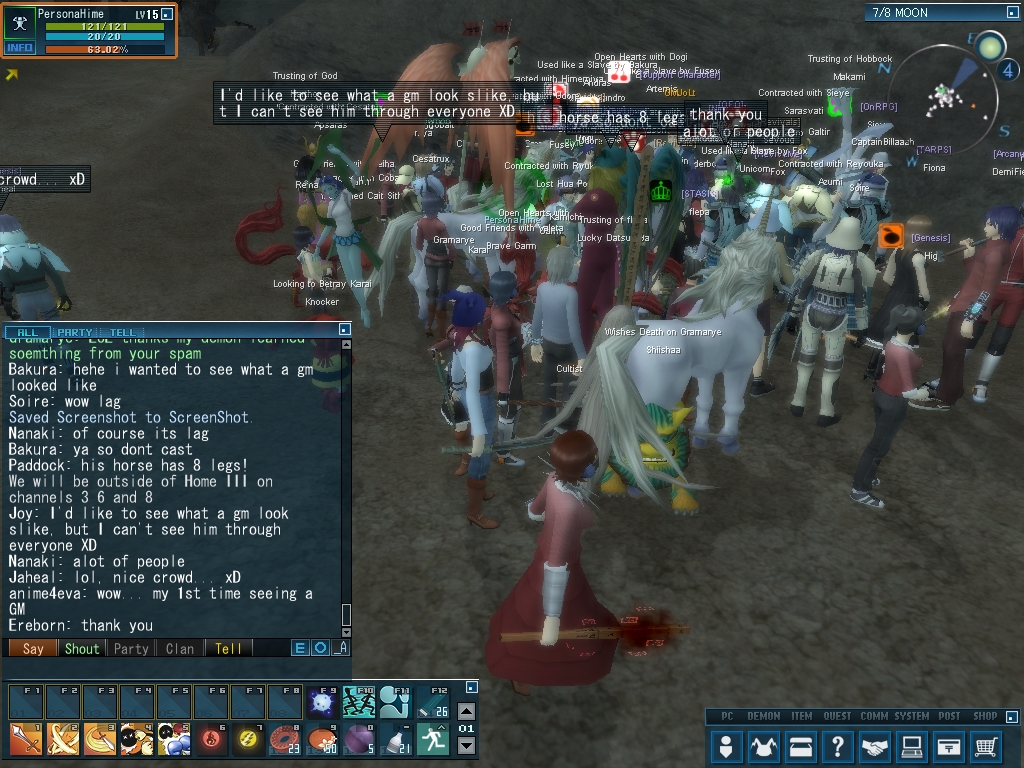
Task: Switch chat to the PARTY tab
Action: [x=75, y=332]
